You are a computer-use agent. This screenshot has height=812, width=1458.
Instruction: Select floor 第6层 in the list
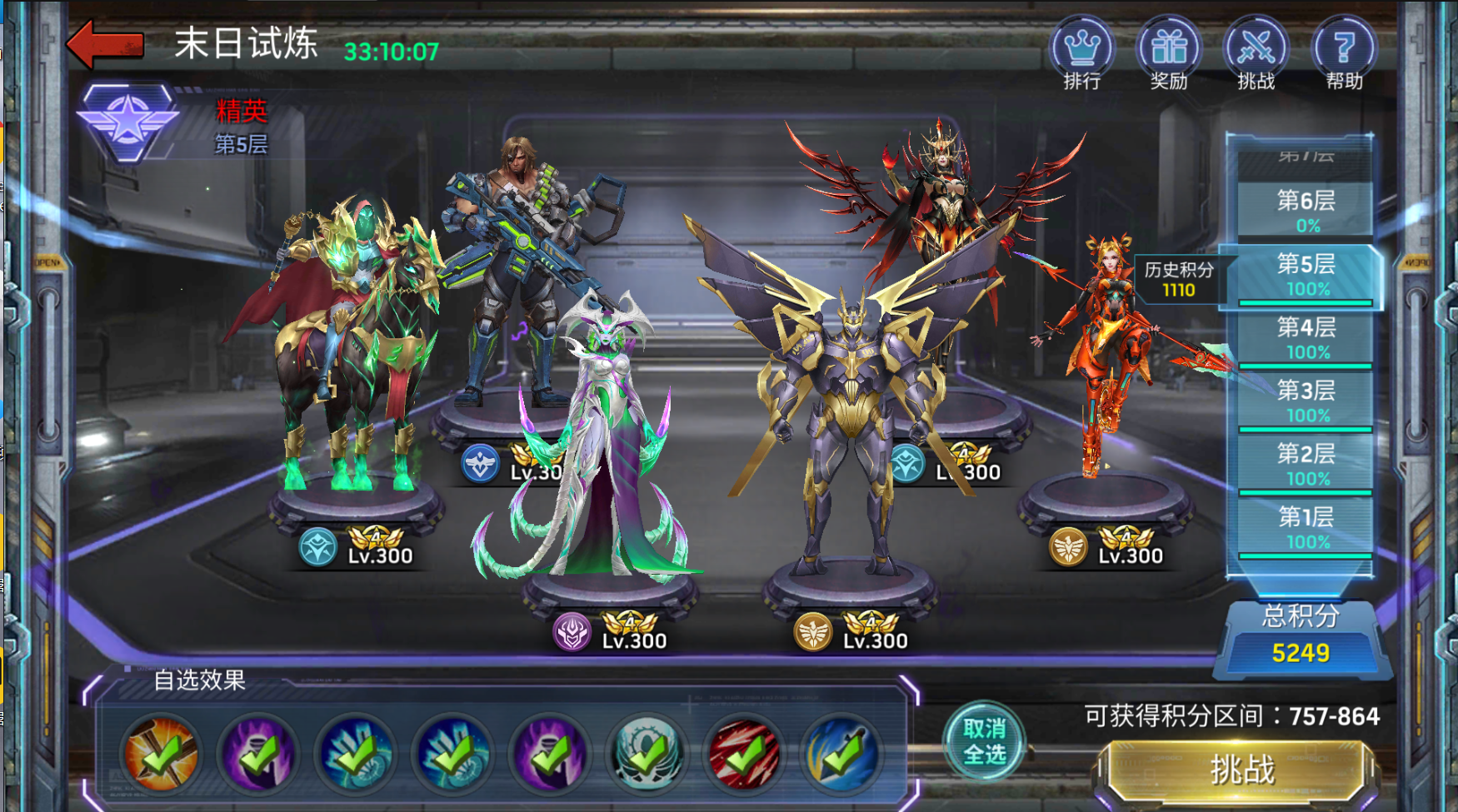point(1306,210)
